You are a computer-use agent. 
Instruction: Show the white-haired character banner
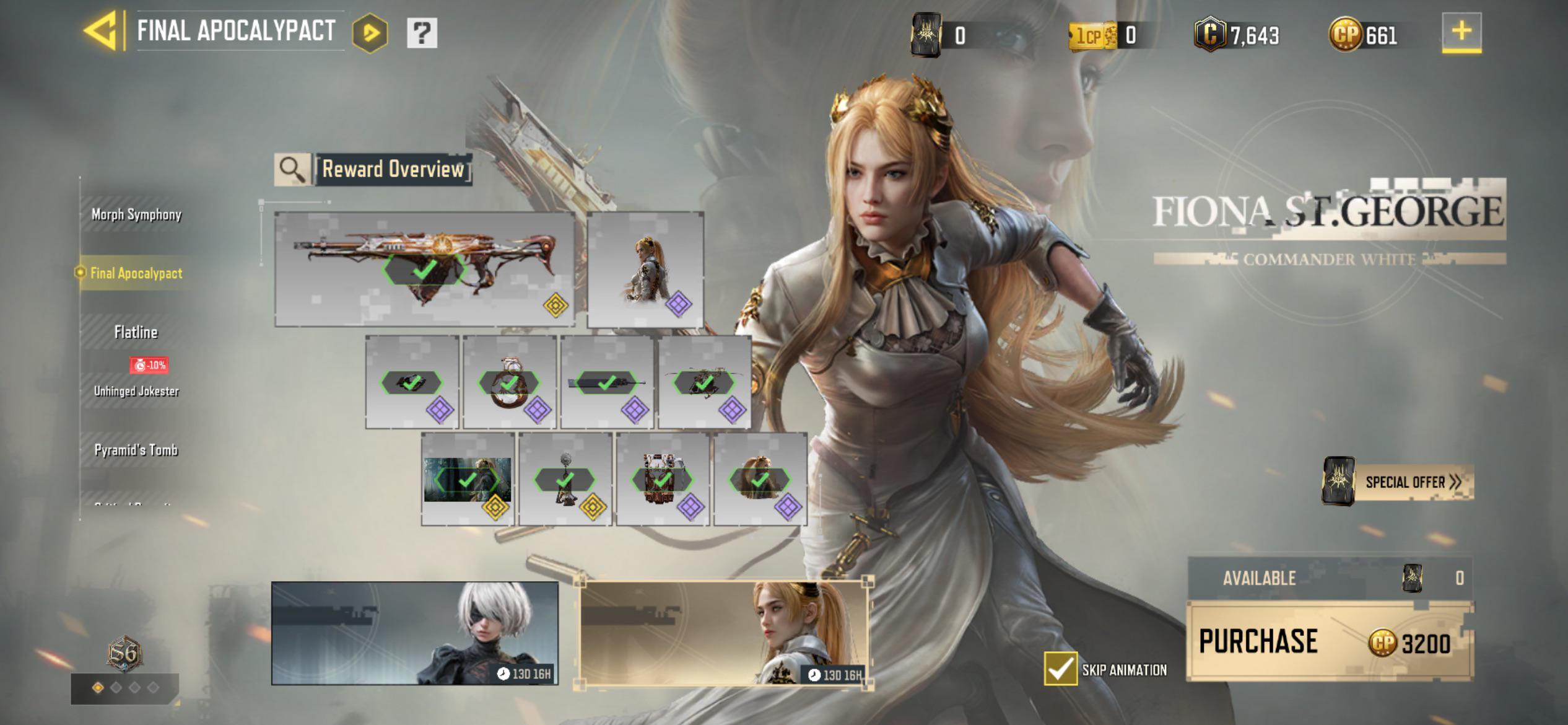point(414,633)
